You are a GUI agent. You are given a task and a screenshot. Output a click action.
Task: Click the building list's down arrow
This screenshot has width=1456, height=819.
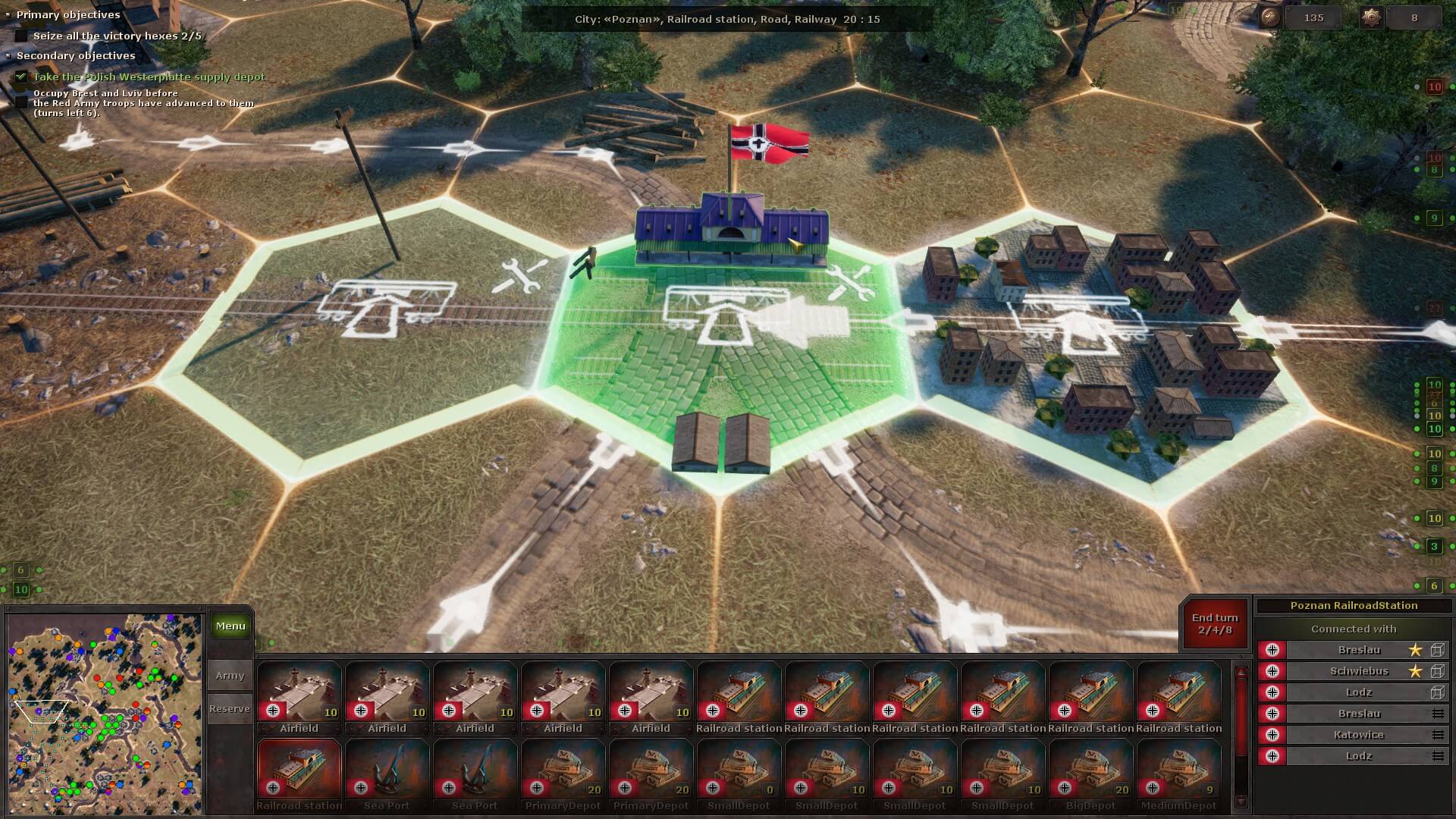[1241, 802]
